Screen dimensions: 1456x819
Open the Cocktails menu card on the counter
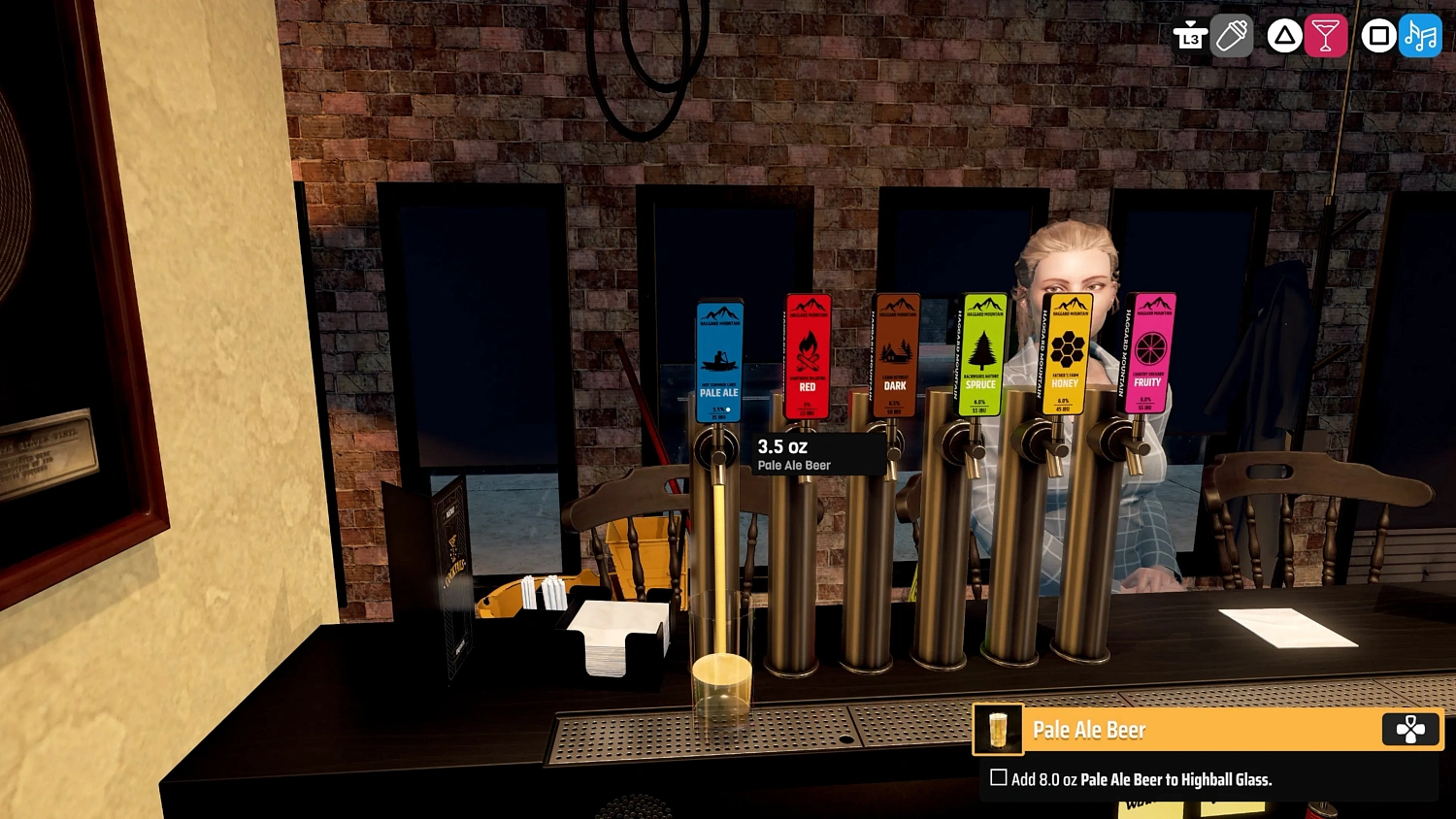tap(454, 573)
